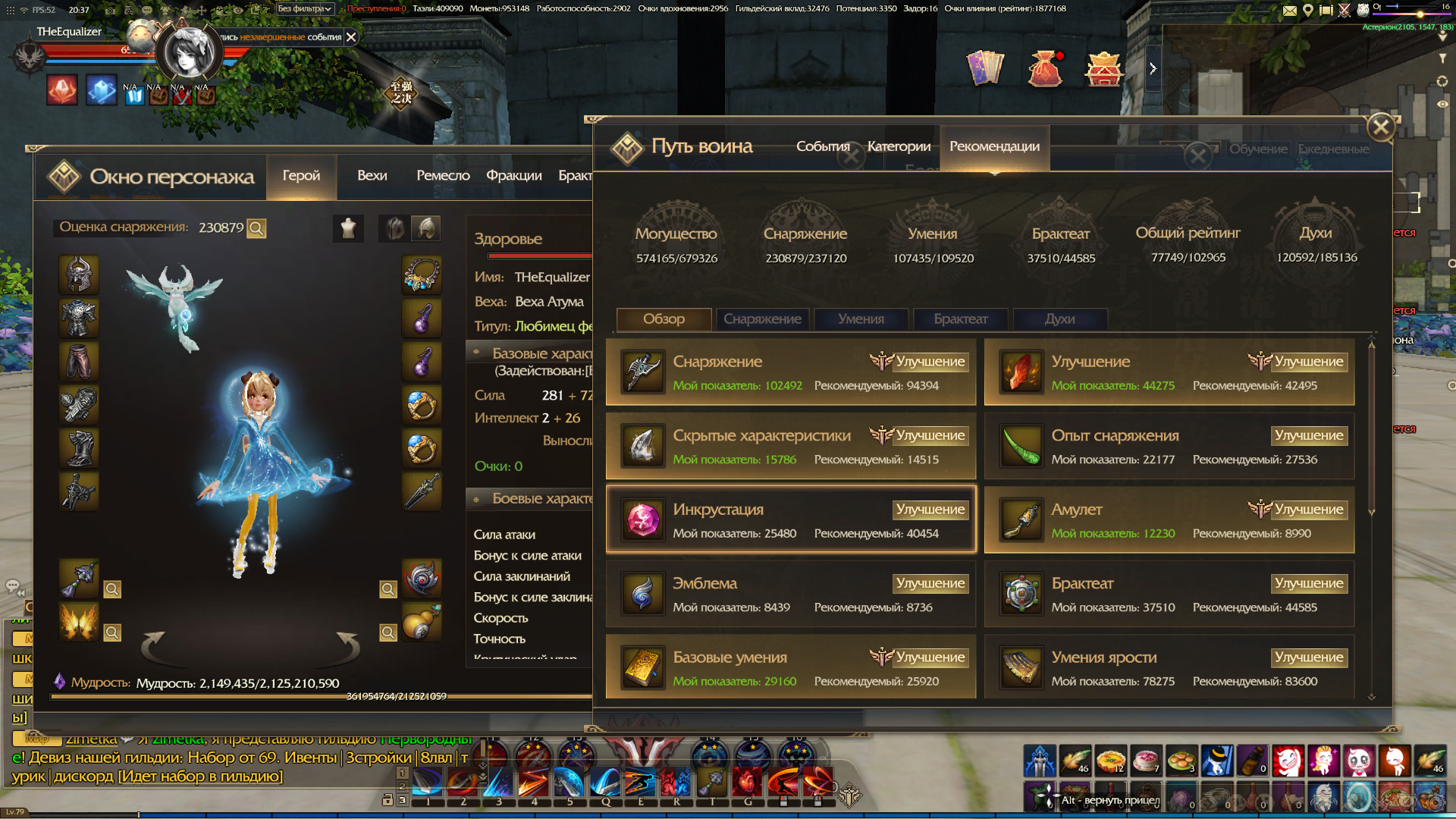
Task: Select the Снаряжение sub-tab
Action: (x=762, y=319)
